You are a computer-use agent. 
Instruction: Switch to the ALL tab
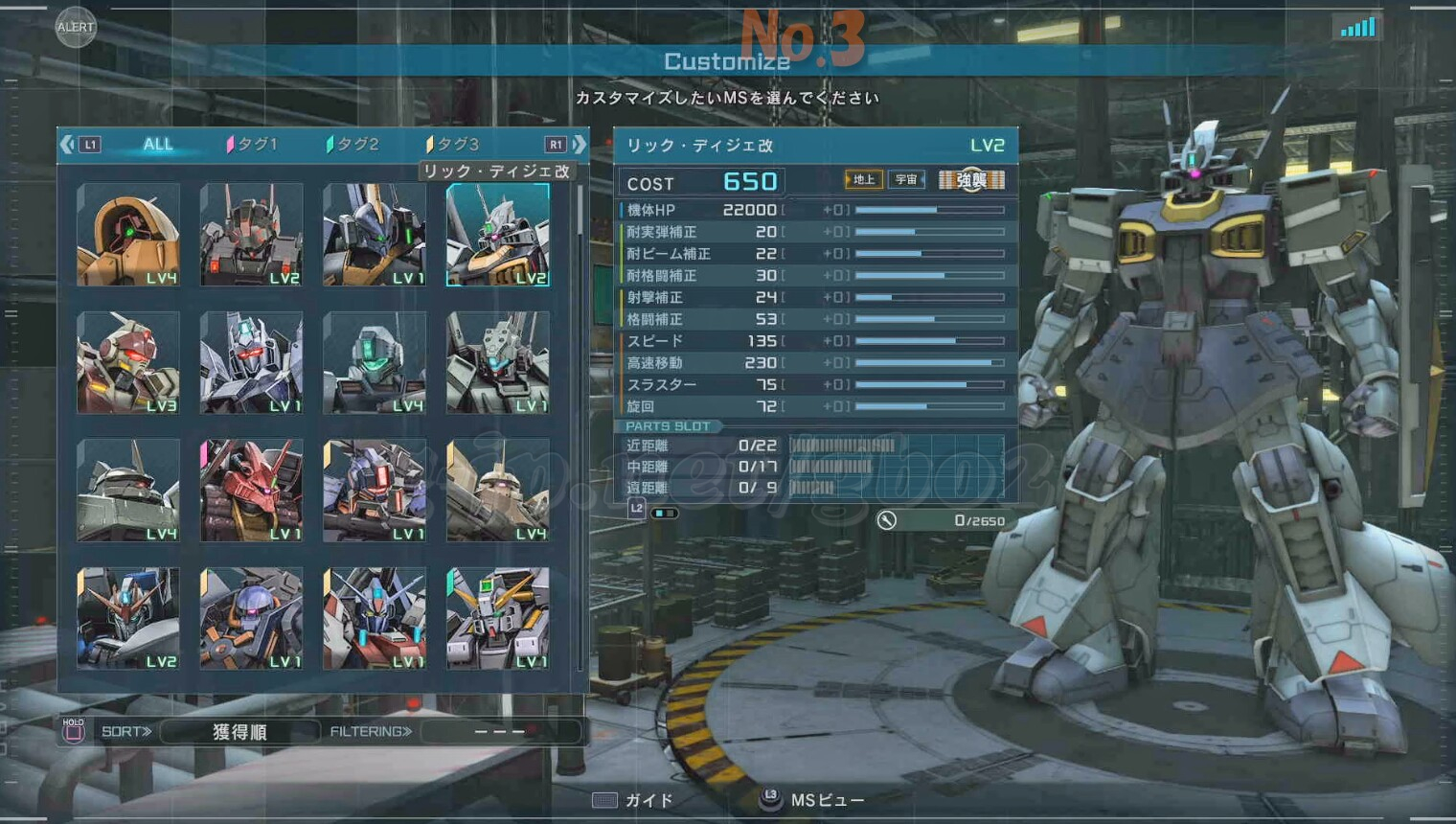158,145
